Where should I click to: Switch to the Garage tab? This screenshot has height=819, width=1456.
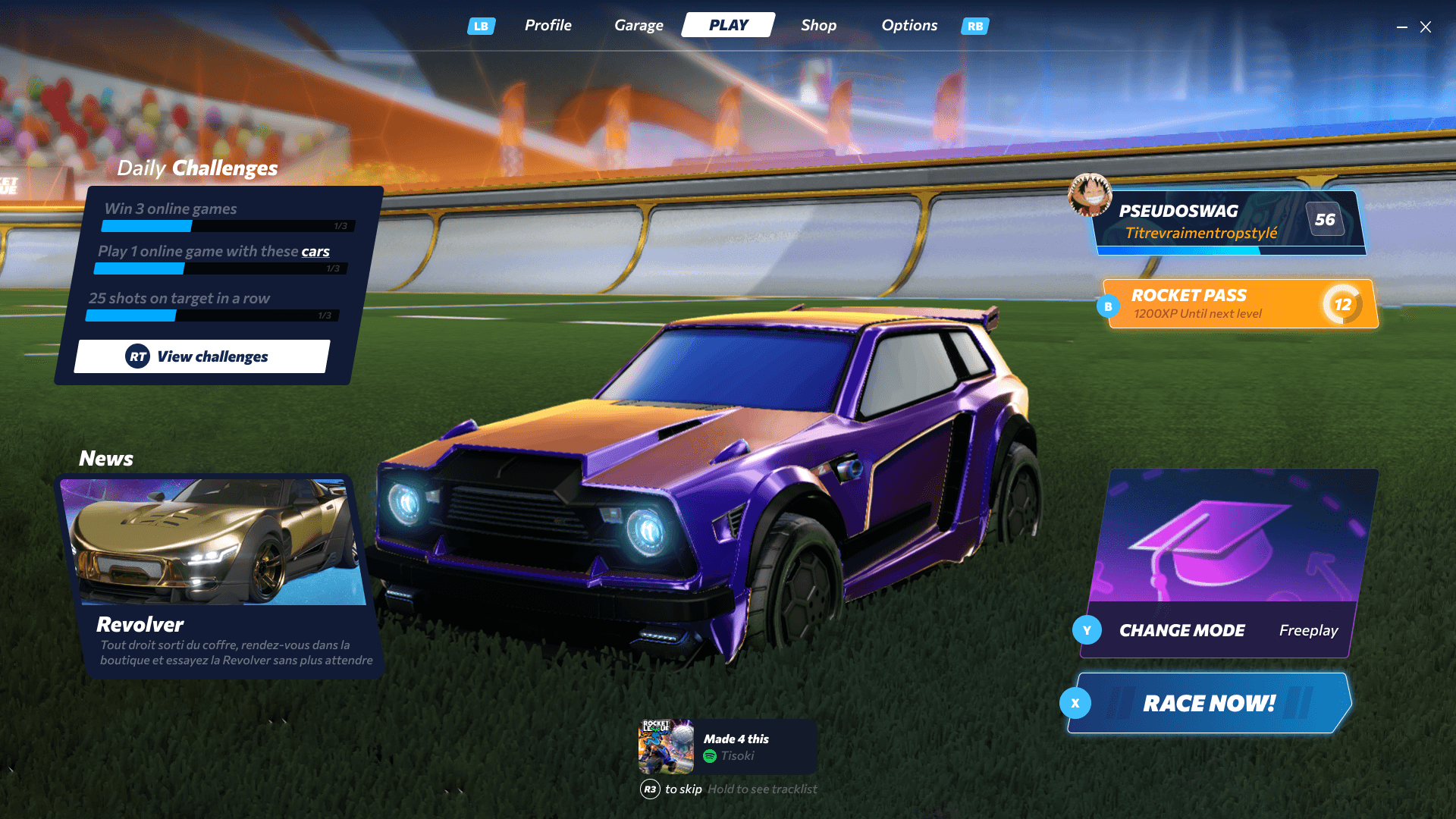(x=639, y=25)
